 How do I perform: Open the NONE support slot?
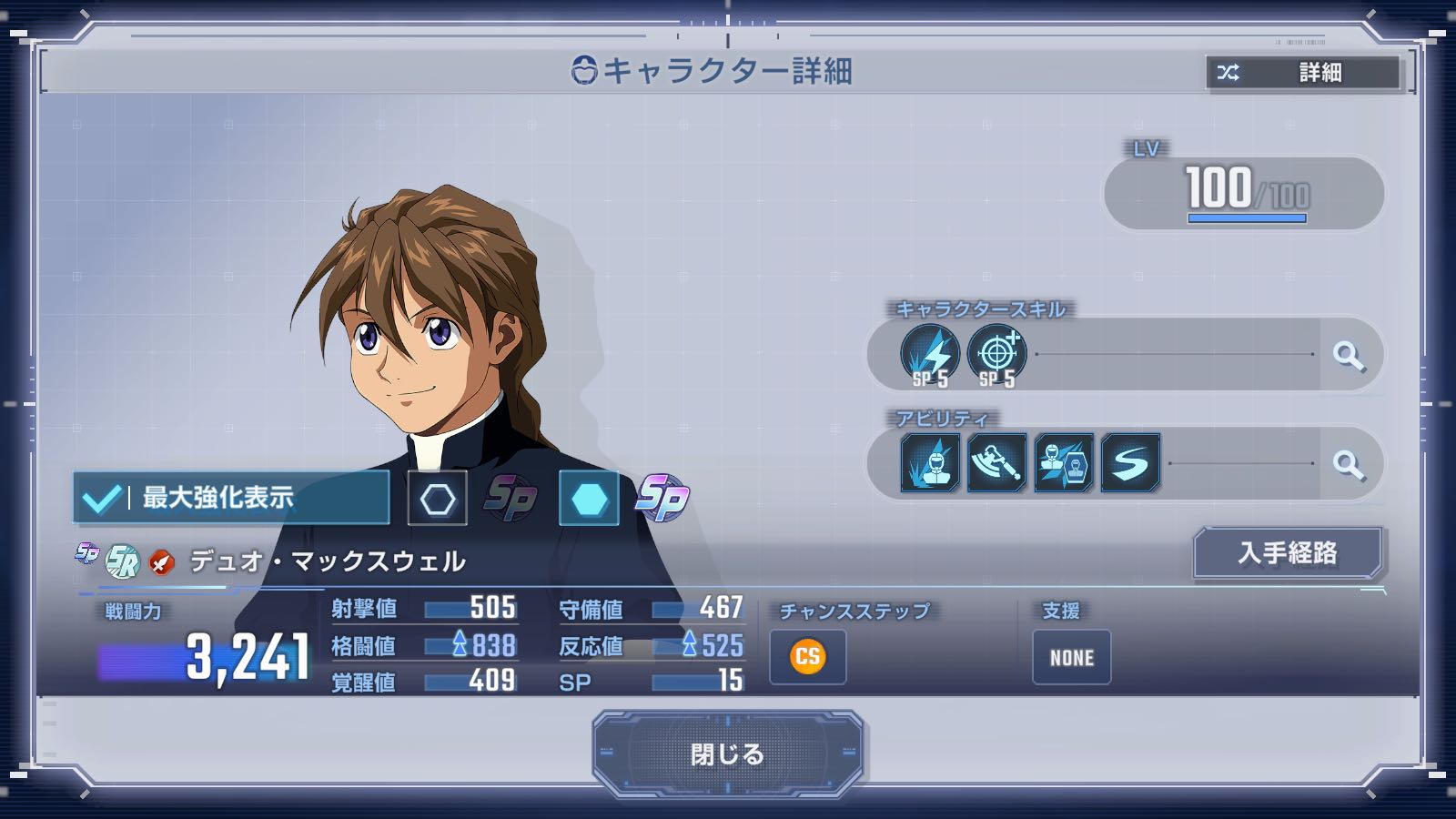pos(1071,657)
